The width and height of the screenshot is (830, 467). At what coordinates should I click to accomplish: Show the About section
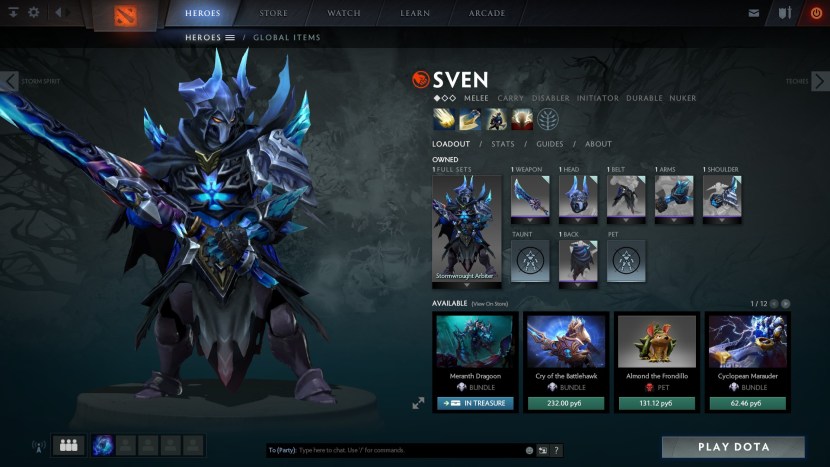coord(598,144)
